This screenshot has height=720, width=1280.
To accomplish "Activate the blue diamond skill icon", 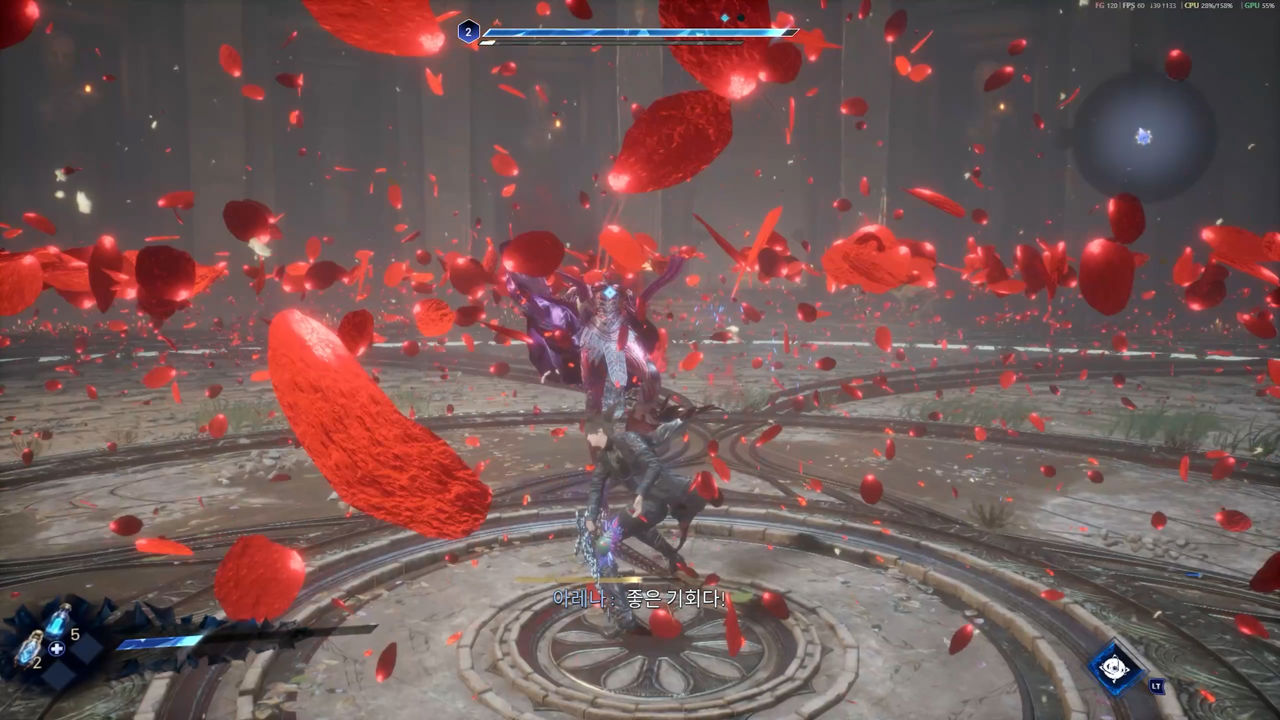I will pos(1115,668).
